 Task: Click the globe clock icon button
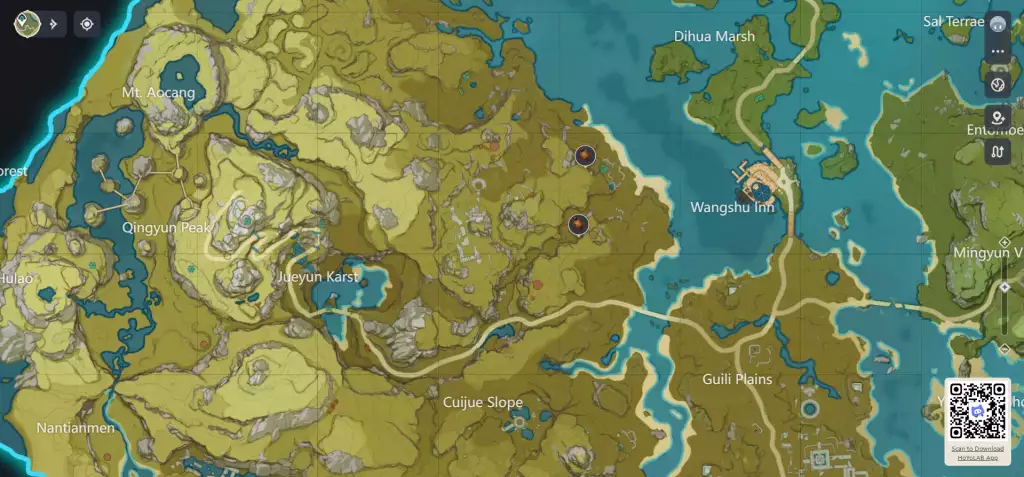click(x=998, y=84)
